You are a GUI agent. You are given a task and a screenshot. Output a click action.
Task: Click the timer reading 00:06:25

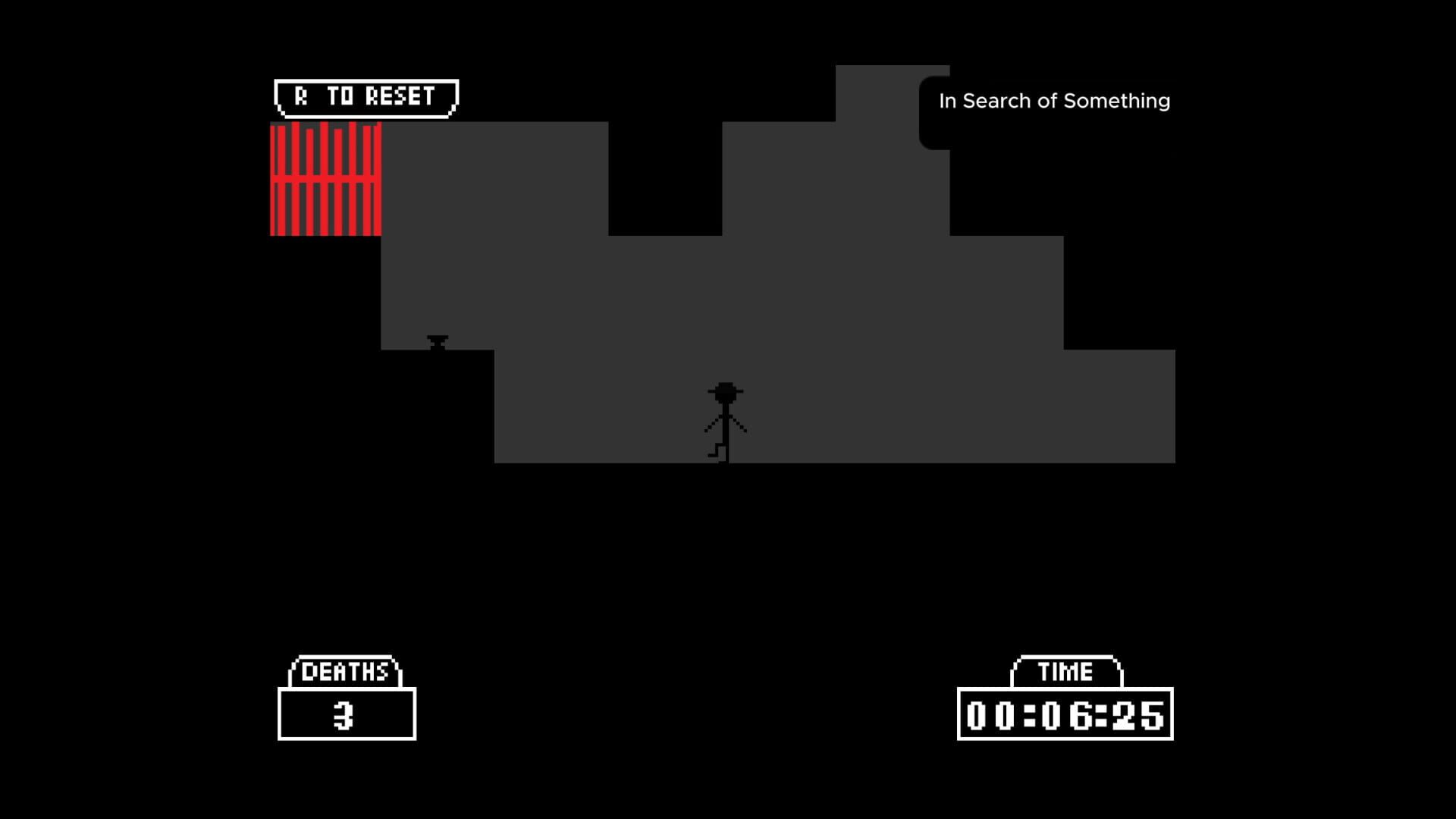coord(1065,713)
